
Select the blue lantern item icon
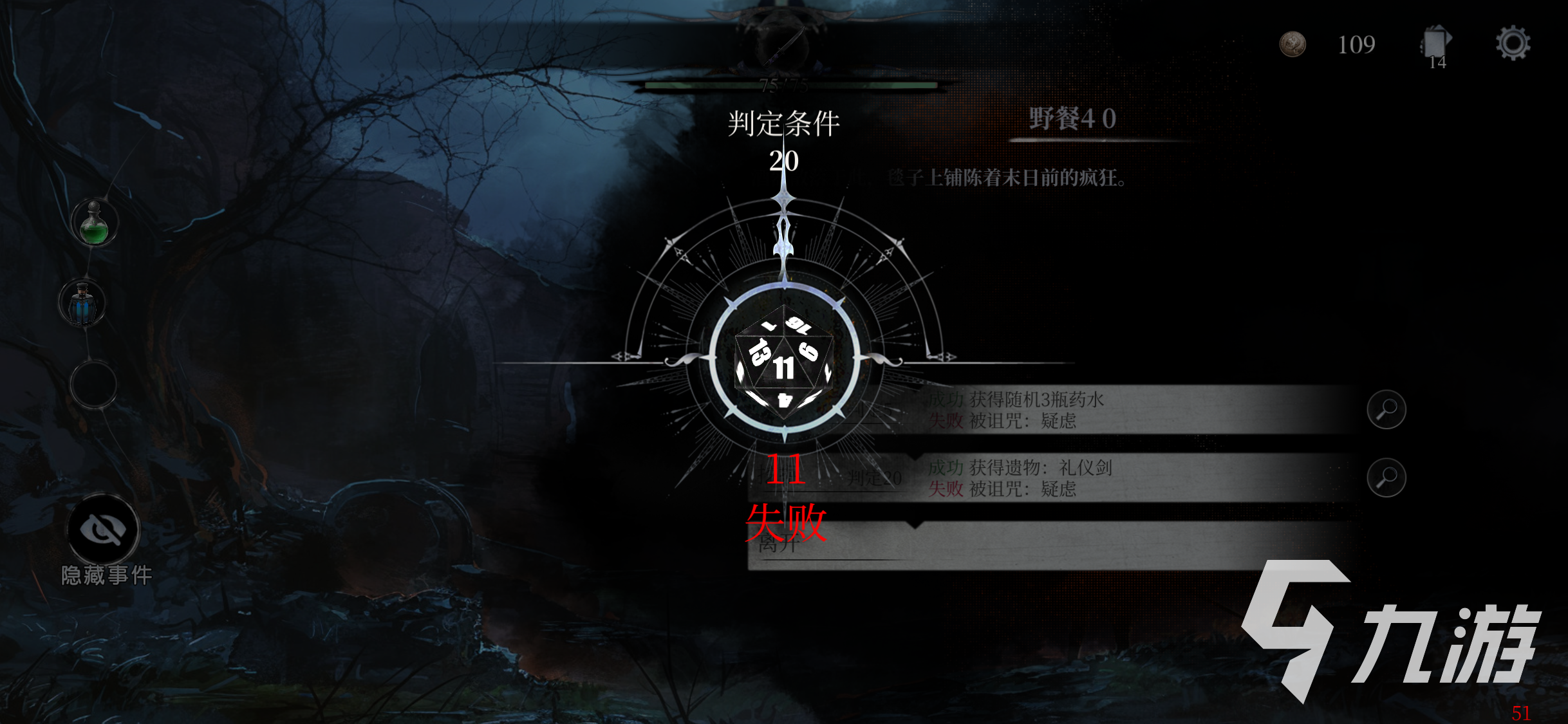point(84,303)
